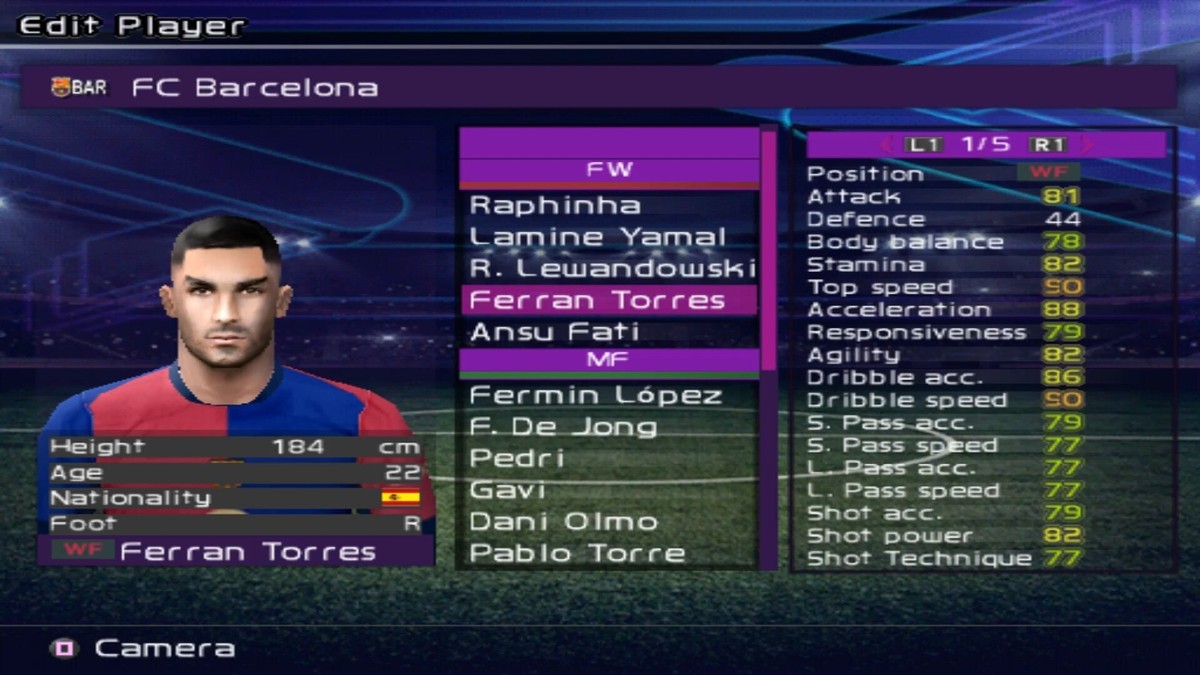
Task: Select Raphinha from the player list
Action: (556, 206)
